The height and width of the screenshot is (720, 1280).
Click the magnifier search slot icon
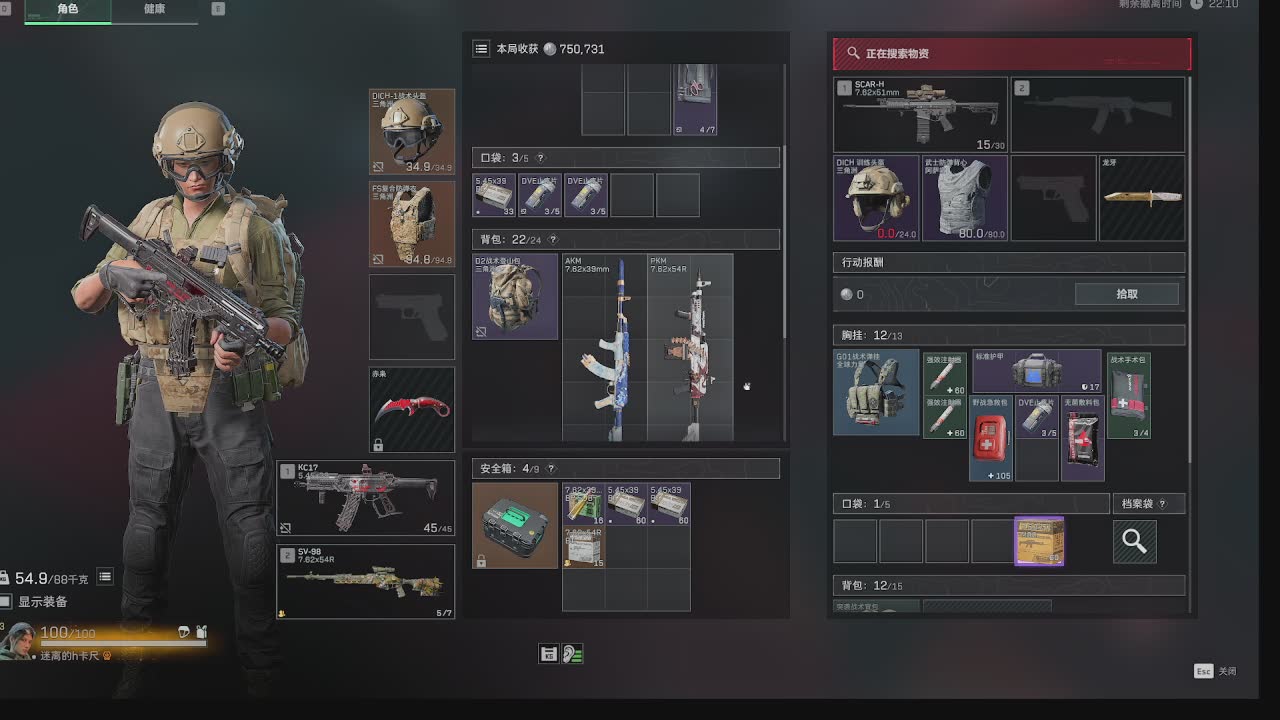click(1134, 541)
